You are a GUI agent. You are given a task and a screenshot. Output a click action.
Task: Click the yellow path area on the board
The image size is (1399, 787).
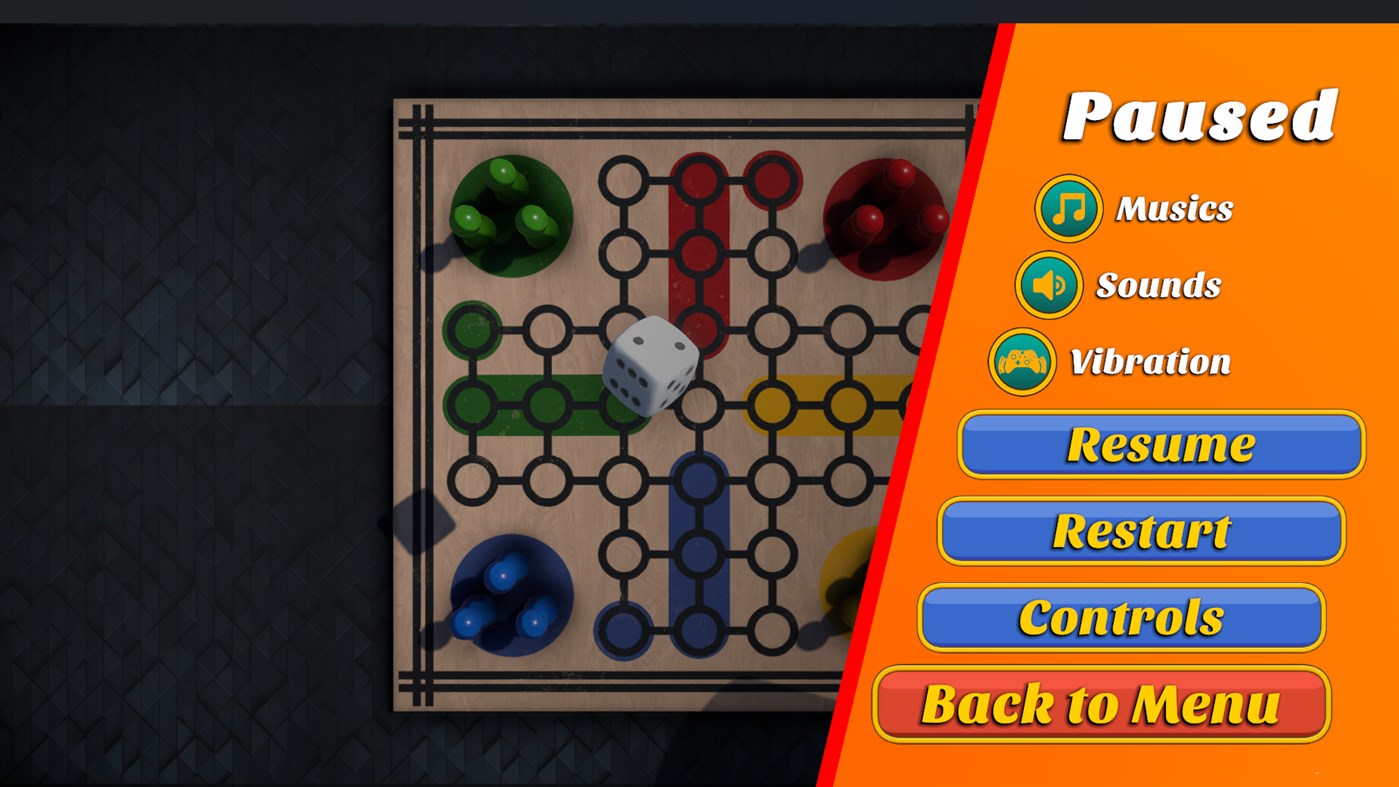coord(810,403)
